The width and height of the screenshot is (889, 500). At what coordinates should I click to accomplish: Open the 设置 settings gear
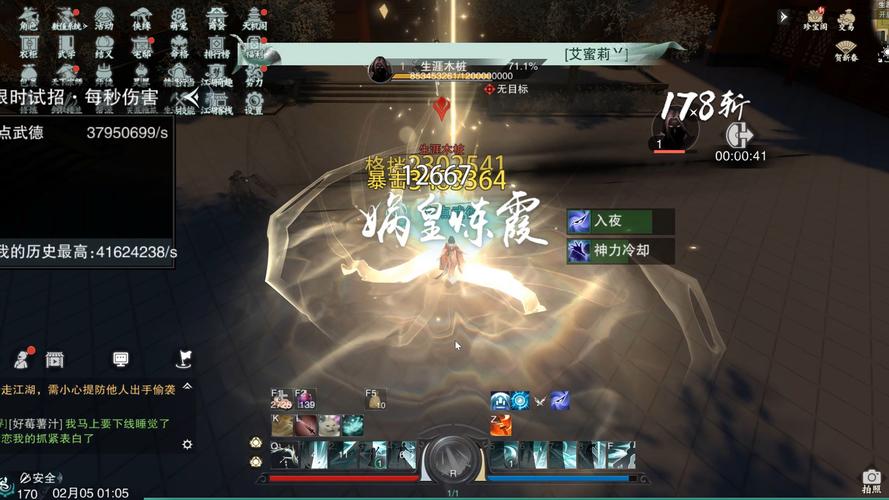pos(254,101)
